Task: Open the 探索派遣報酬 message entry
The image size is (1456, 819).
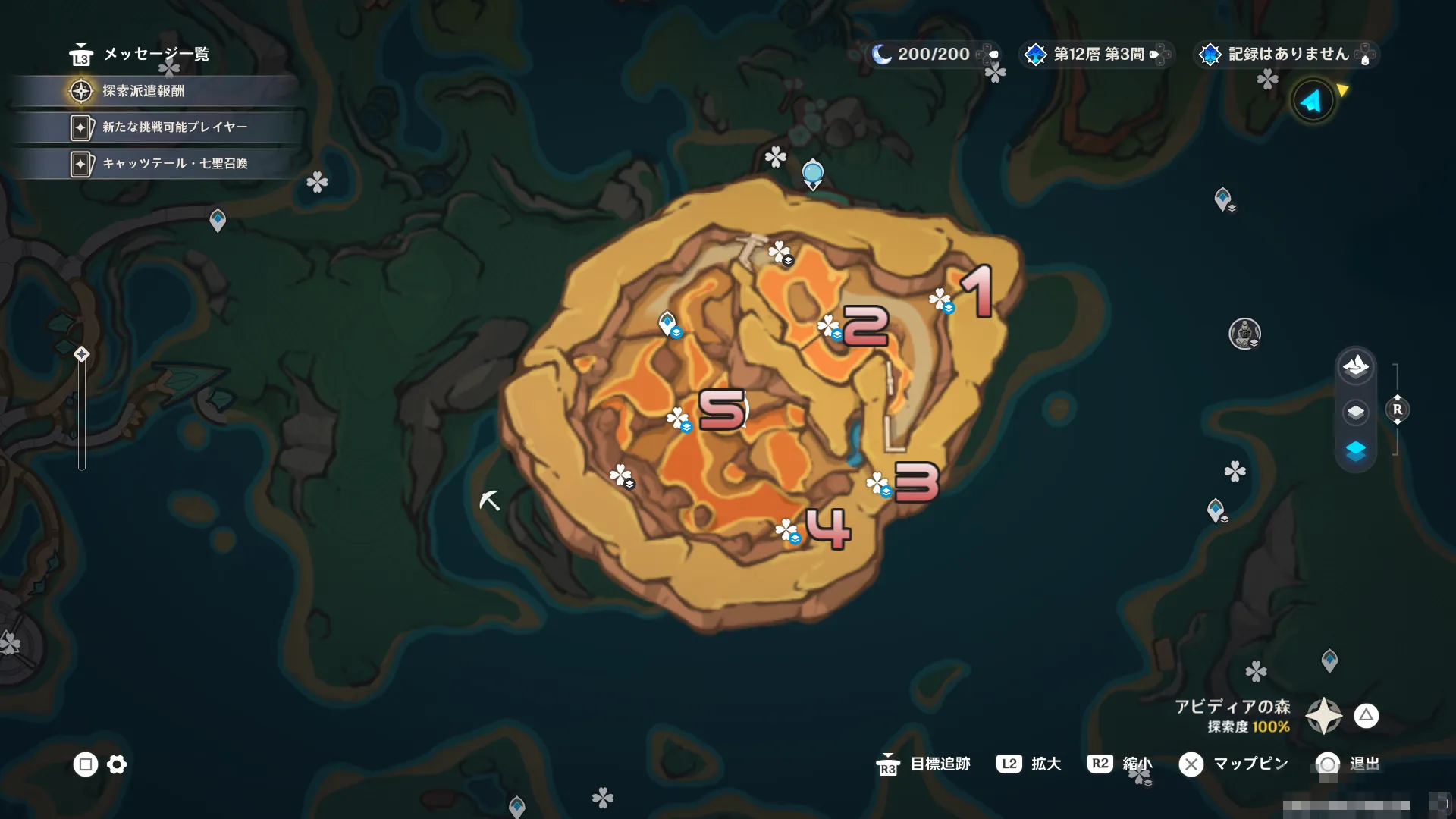Action: click(144, 91)
